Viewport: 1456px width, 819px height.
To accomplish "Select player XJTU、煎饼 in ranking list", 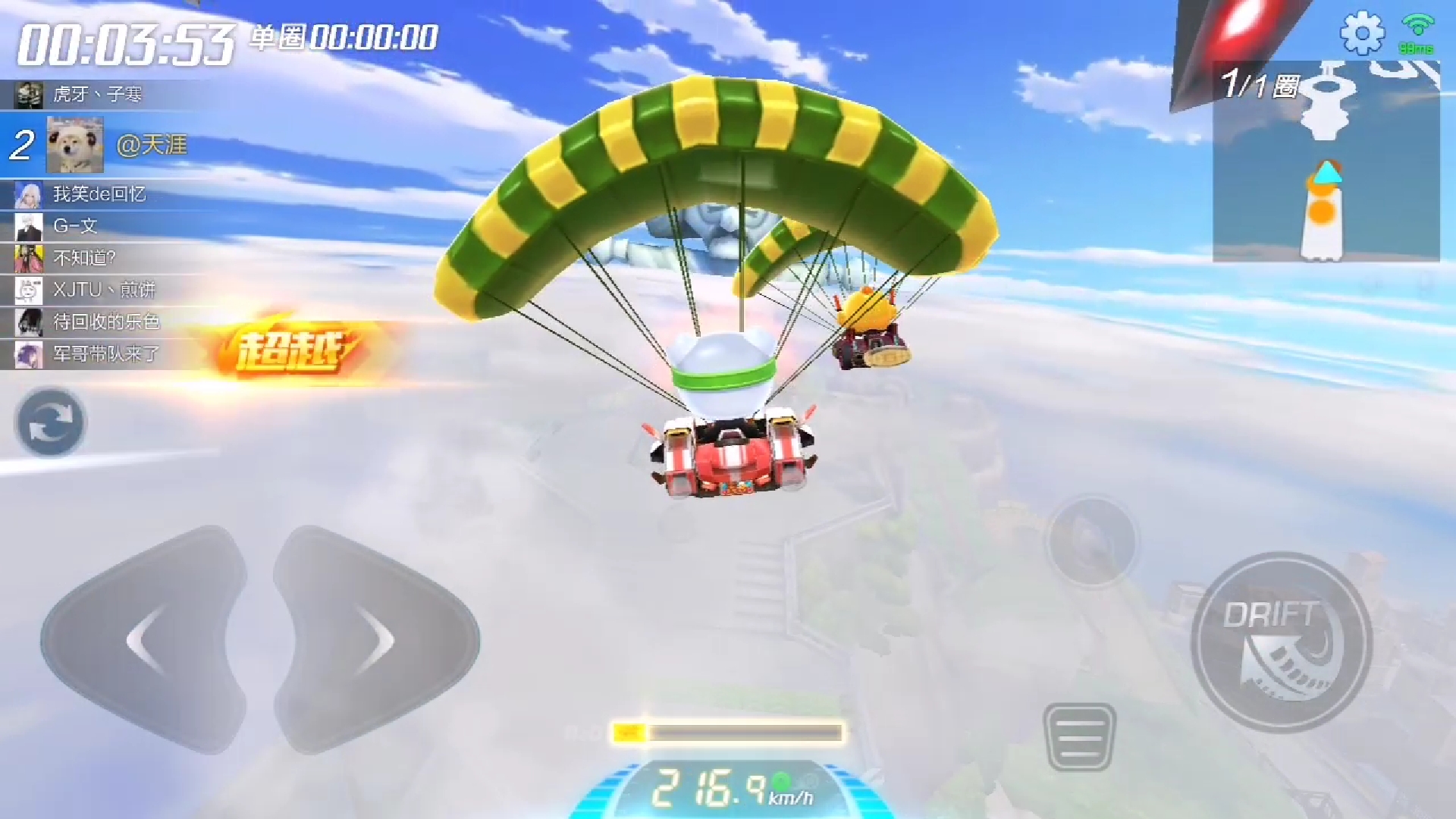I will (x=104, y=290).
